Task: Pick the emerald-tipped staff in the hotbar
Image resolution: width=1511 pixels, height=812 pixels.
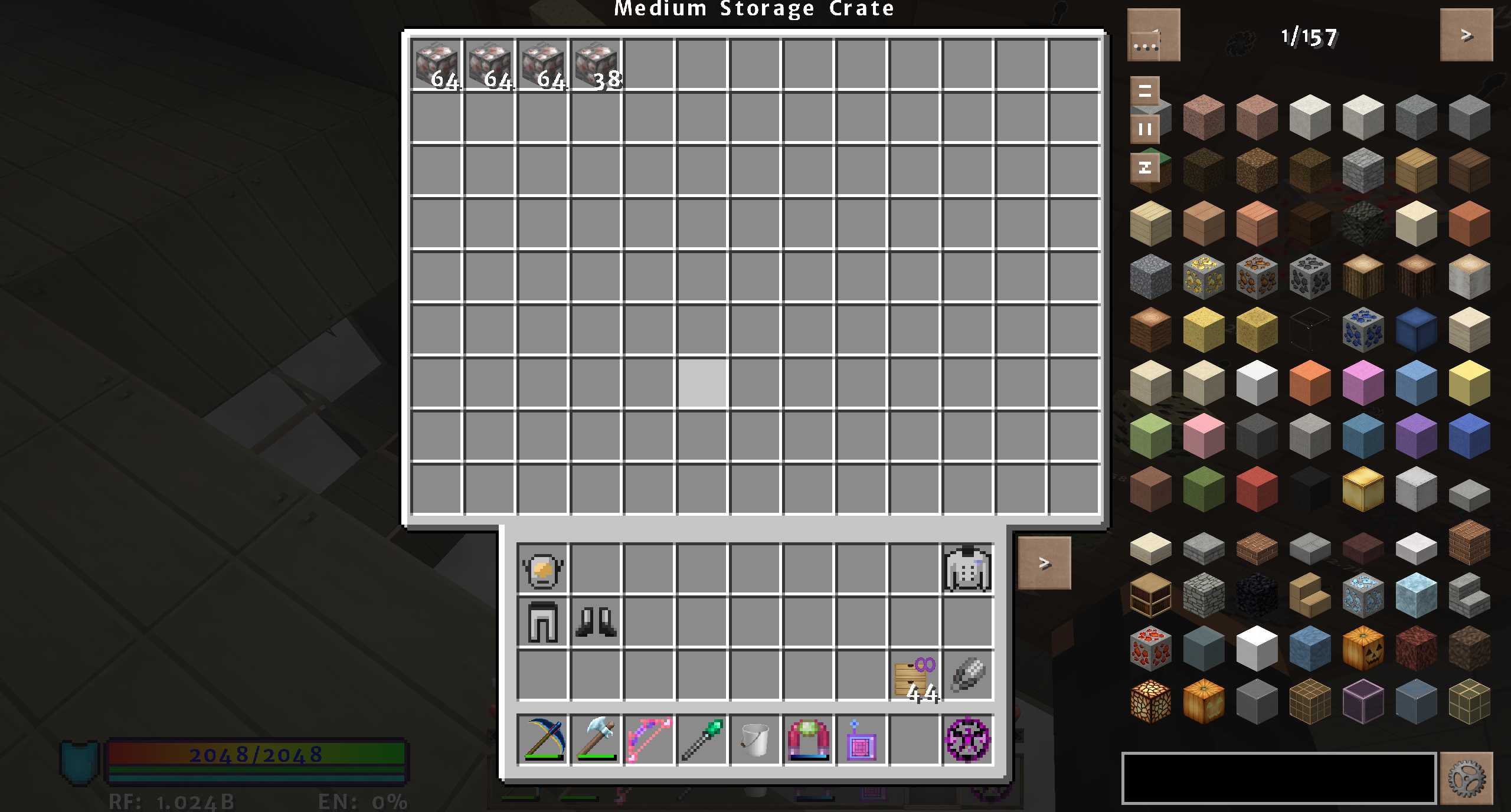Action: pos(702,739)
